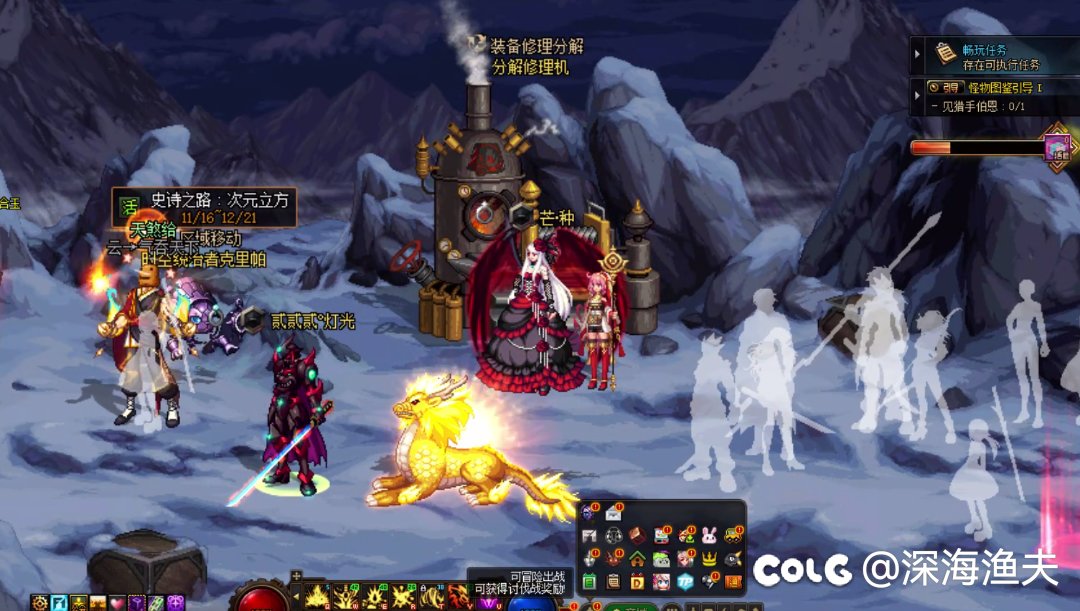Use the first yellow burst skill
The height and width of the screenshot is (611, 1080).
coord(317,598)
